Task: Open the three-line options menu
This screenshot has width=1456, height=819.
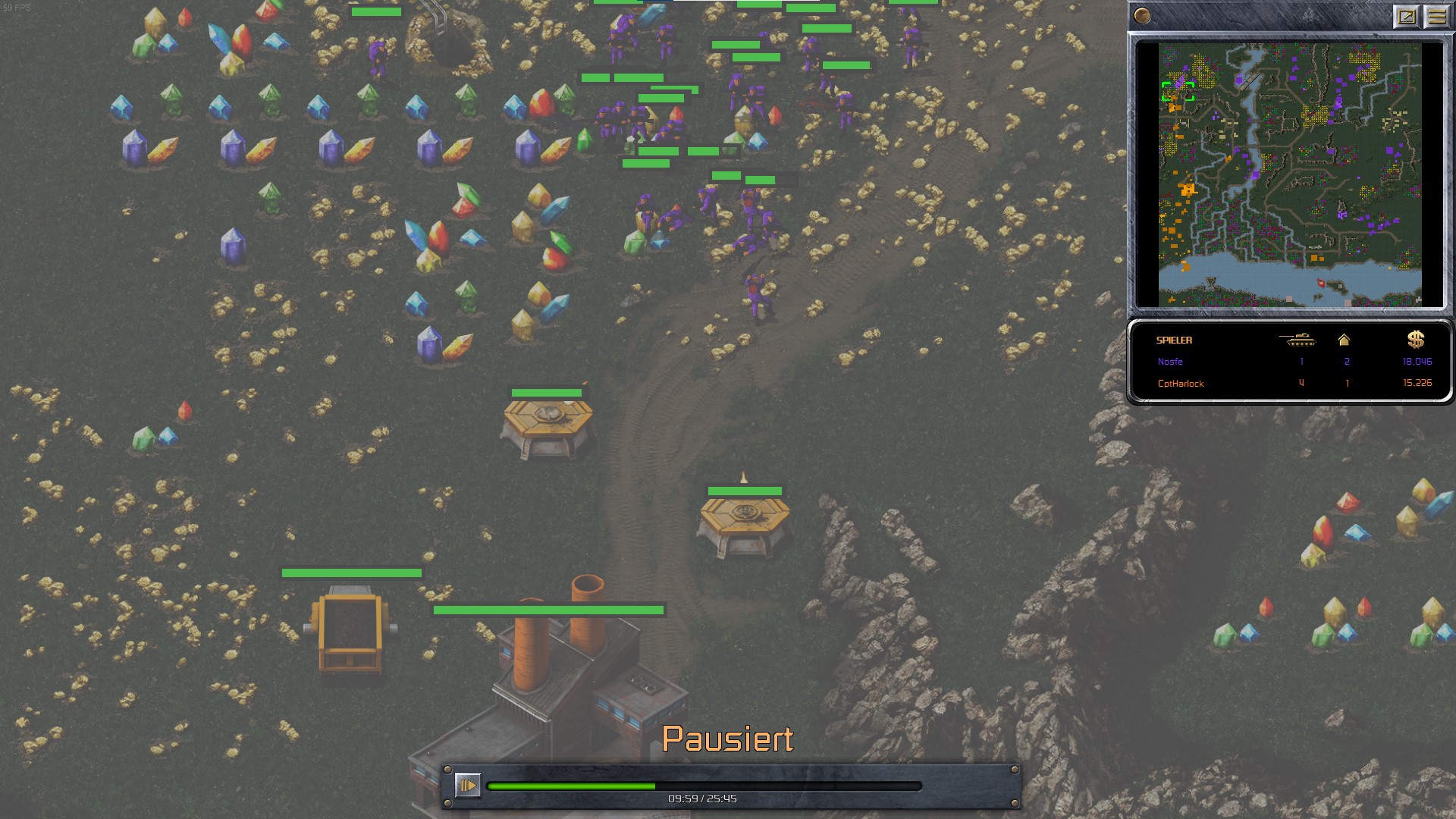Action: pyautogui.click(x=1436, y=17)
